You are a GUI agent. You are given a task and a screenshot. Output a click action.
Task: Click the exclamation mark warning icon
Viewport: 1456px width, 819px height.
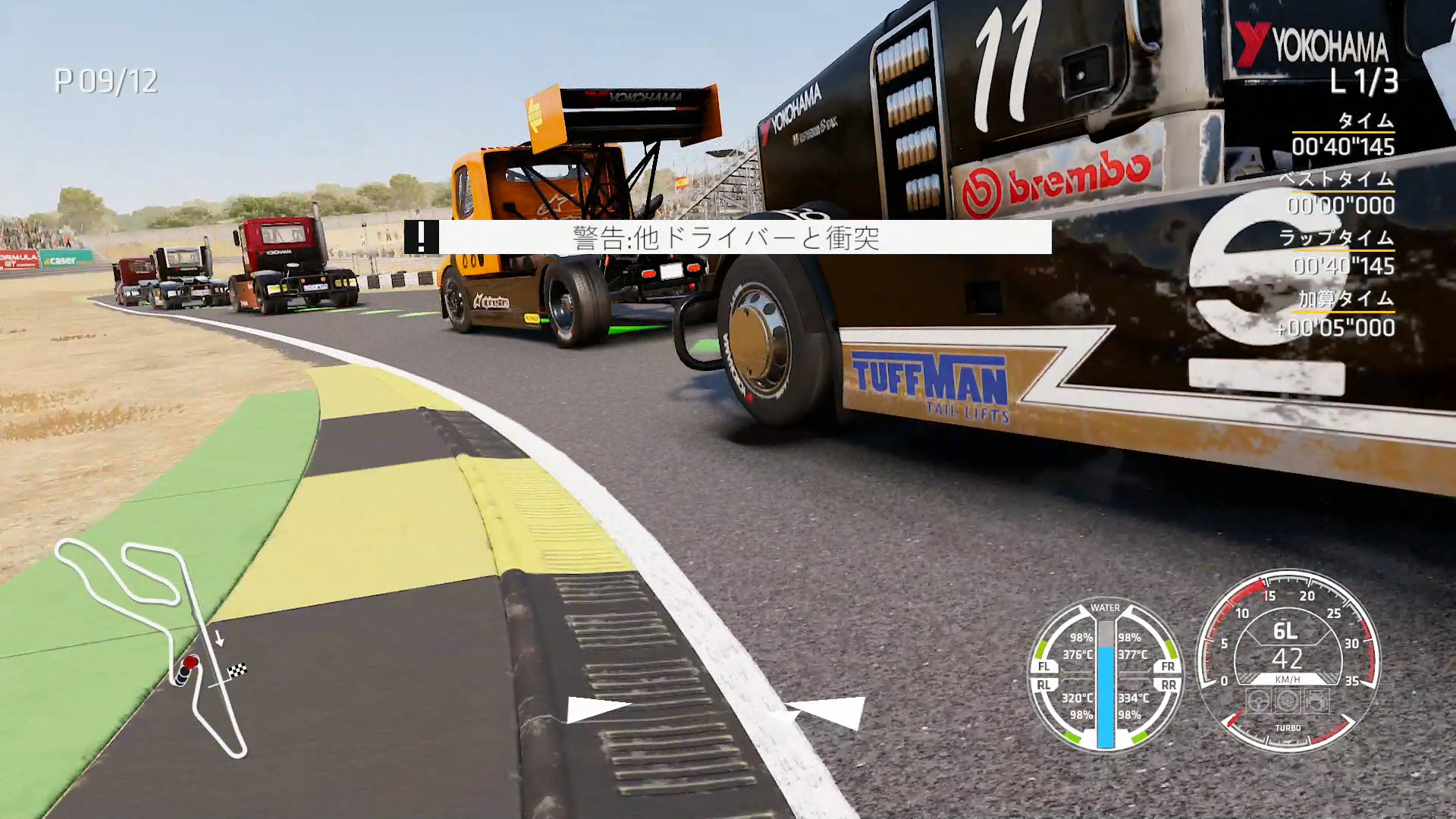coord(421,237)
